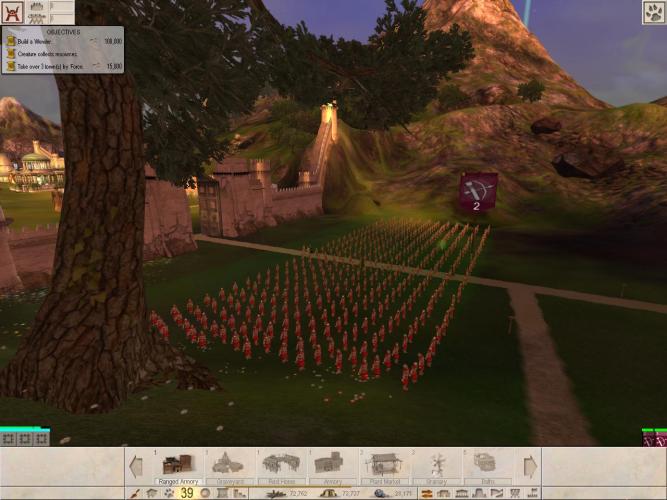Select the Baths building
This screenshot has width=667, height=500.
487,465
